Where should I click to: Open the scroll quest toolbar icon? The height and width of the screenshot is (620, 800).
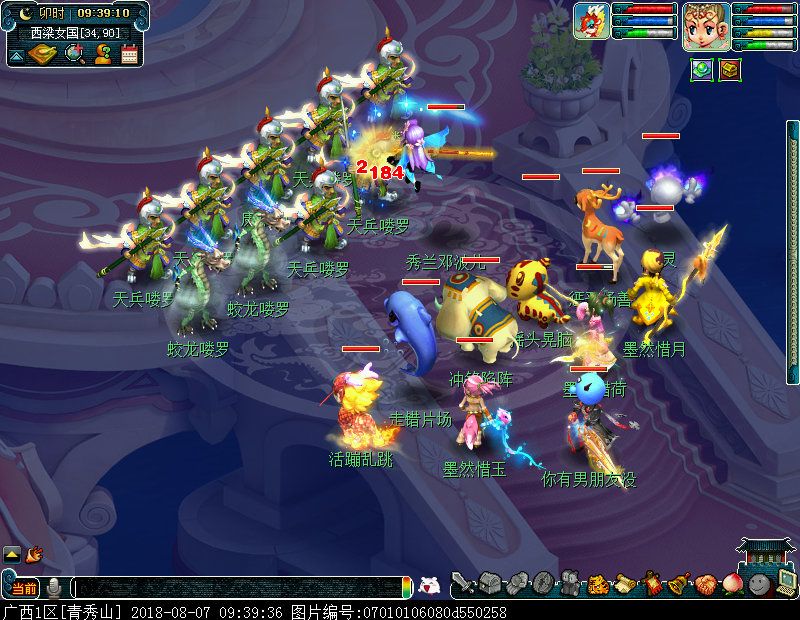[625, 582]
